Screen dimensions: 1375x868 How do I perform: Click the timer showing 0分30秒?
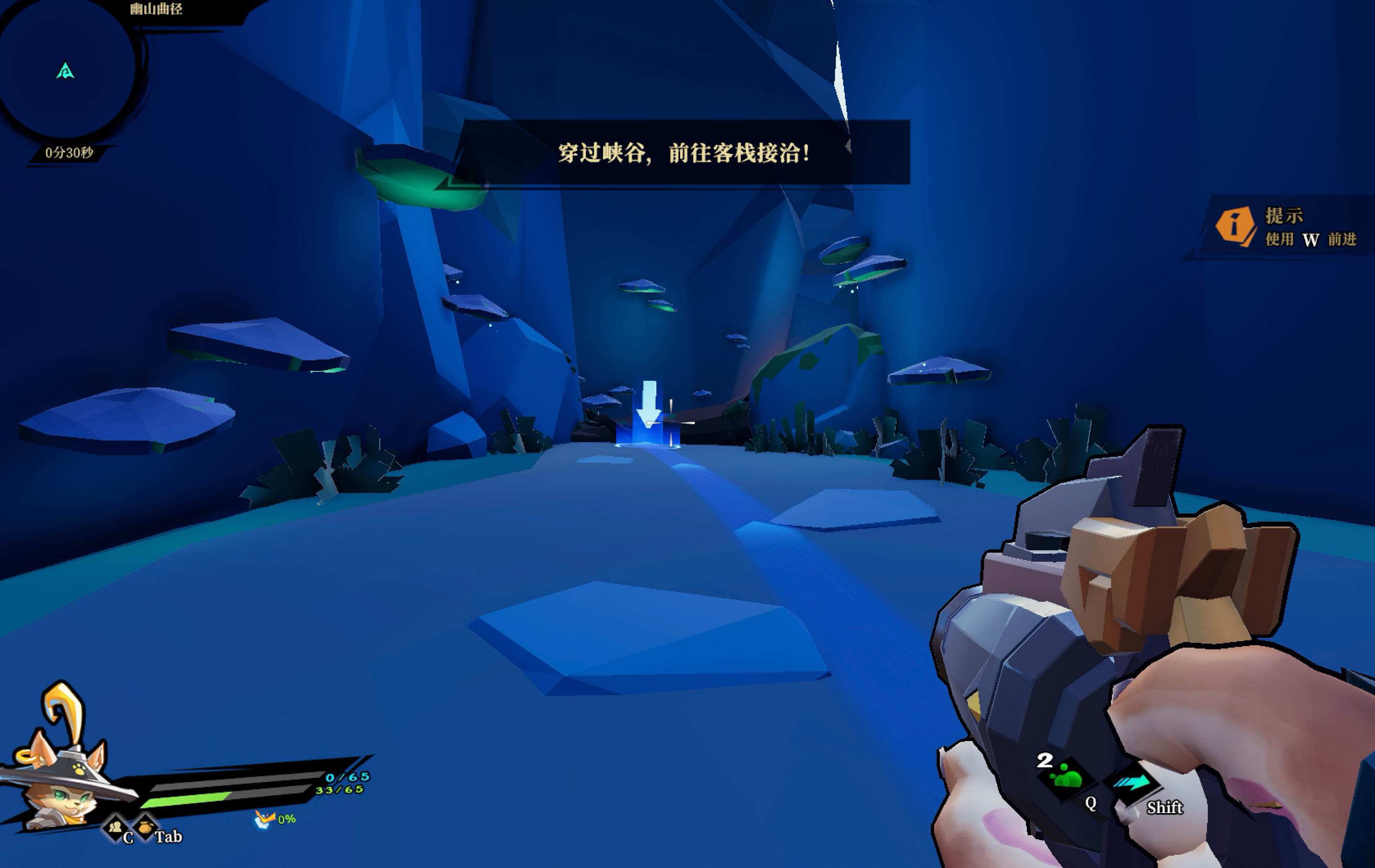click(x=69, y=152)
